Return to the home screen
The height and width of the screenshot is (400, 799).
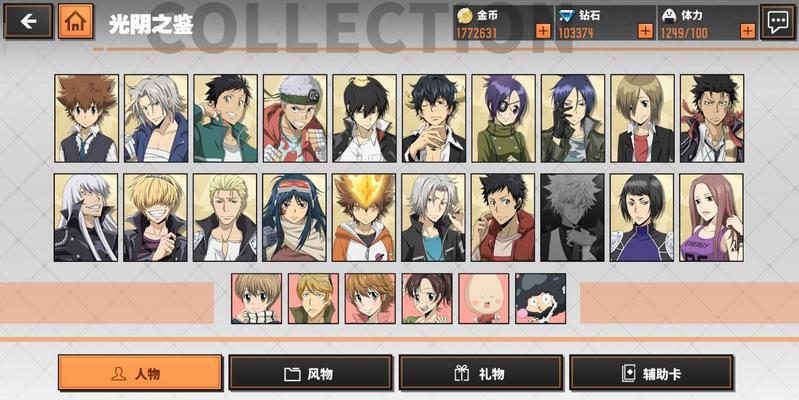coord(76,21)
